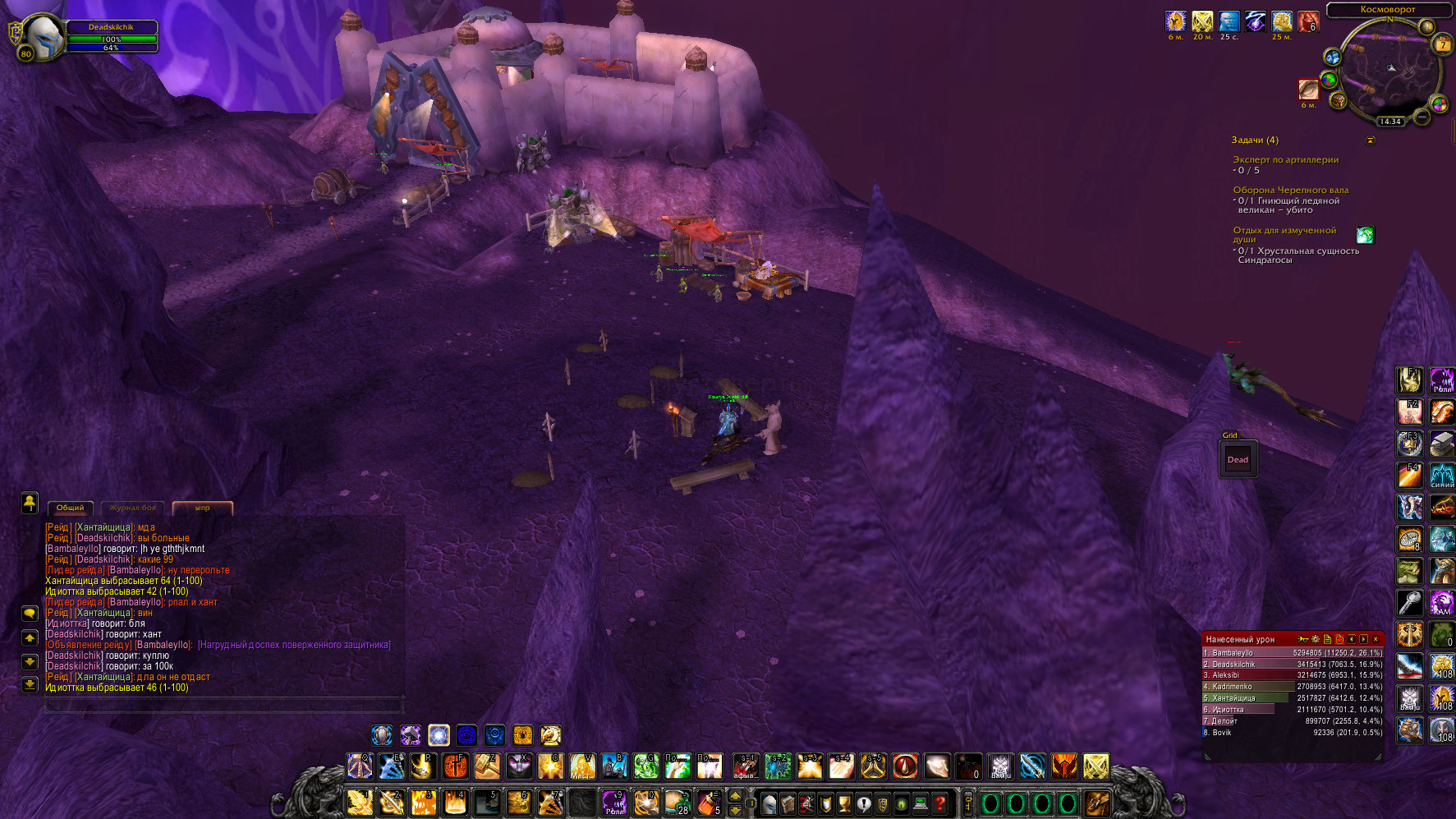This screenshot has width=1456, height=819.
Task: Click the key ring button beside the bags
Action: (968, 803)
